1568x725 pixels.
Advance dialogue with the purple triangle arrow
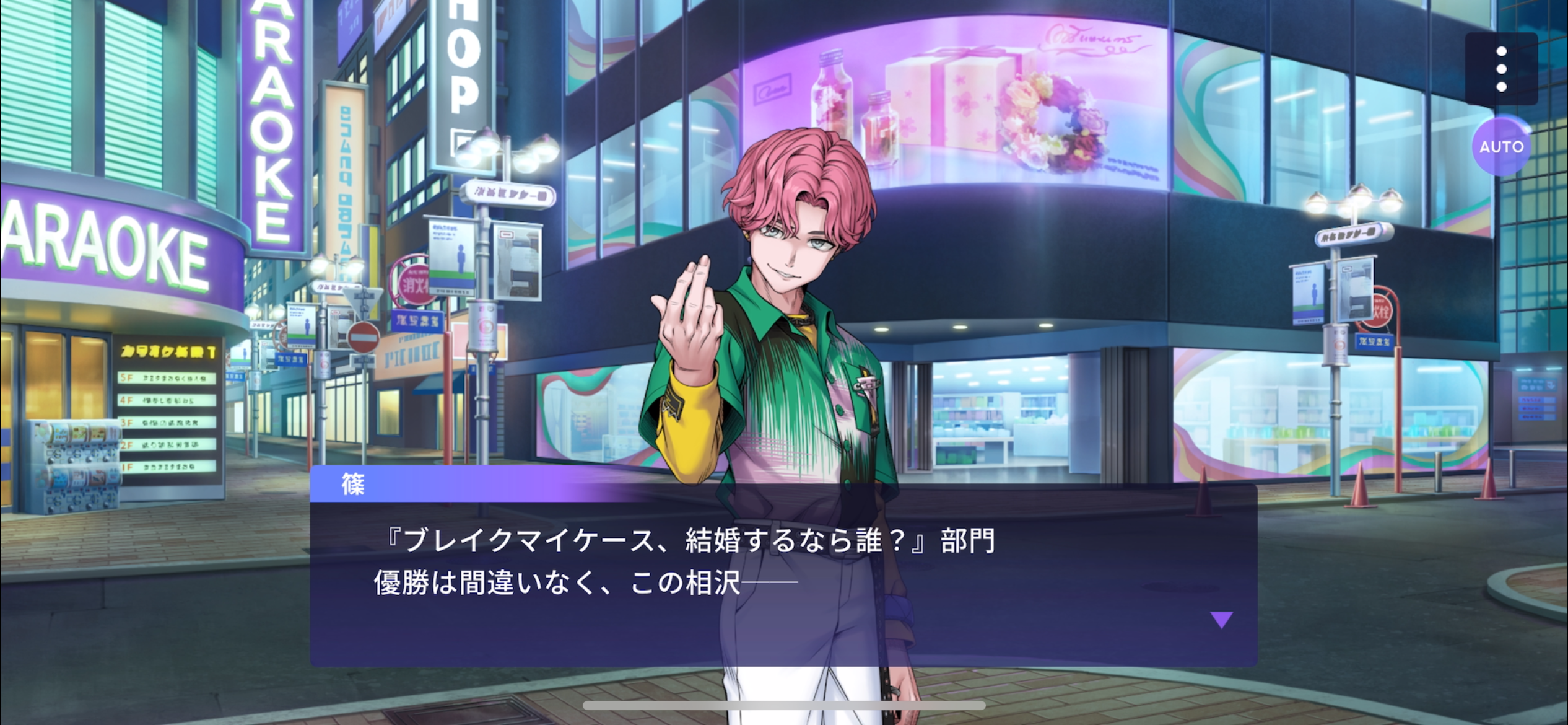coord(1221,619)
